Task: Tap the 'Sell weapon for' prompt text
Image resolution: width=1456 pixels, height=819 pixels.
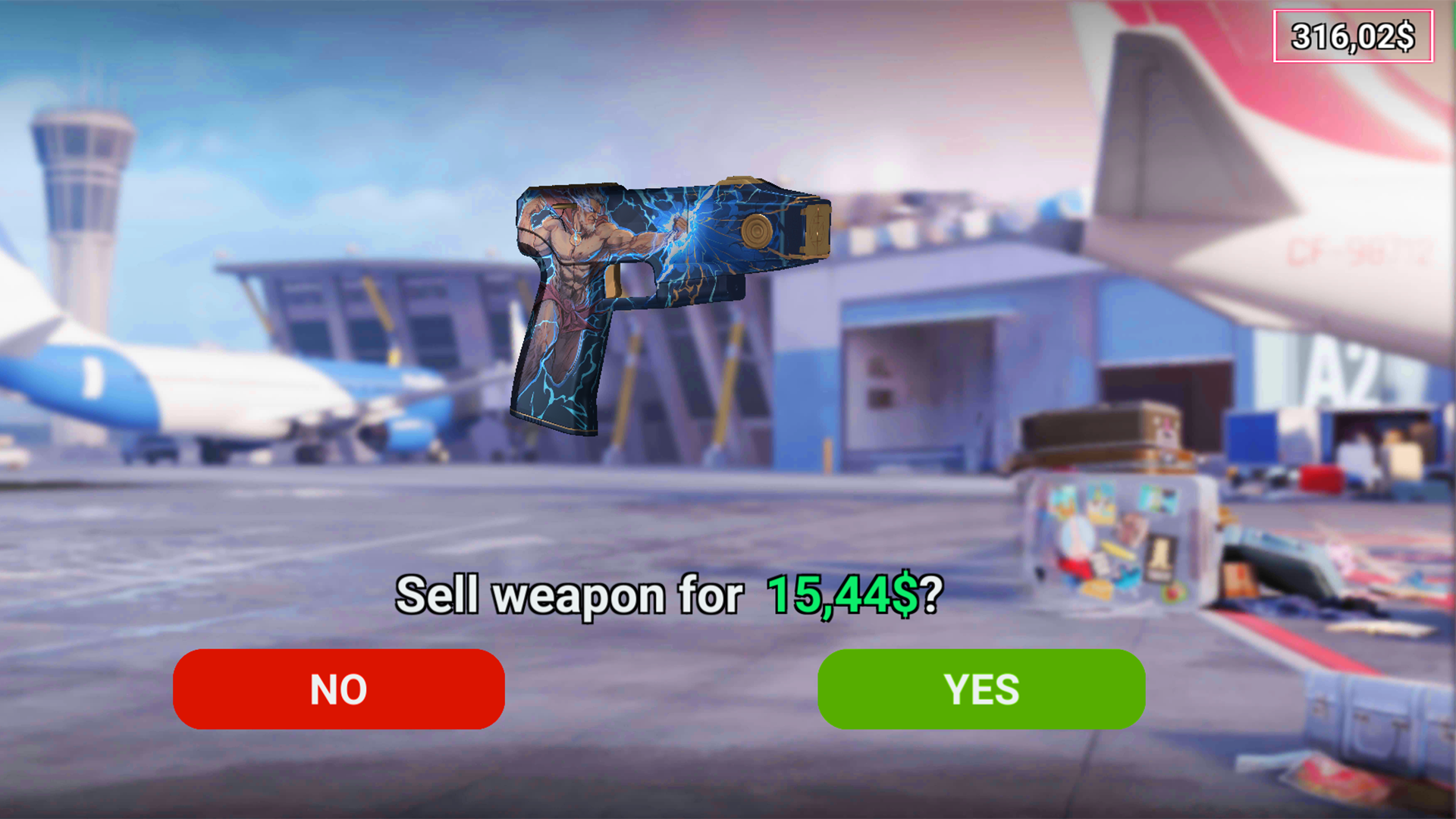Action: click(569, 599)
